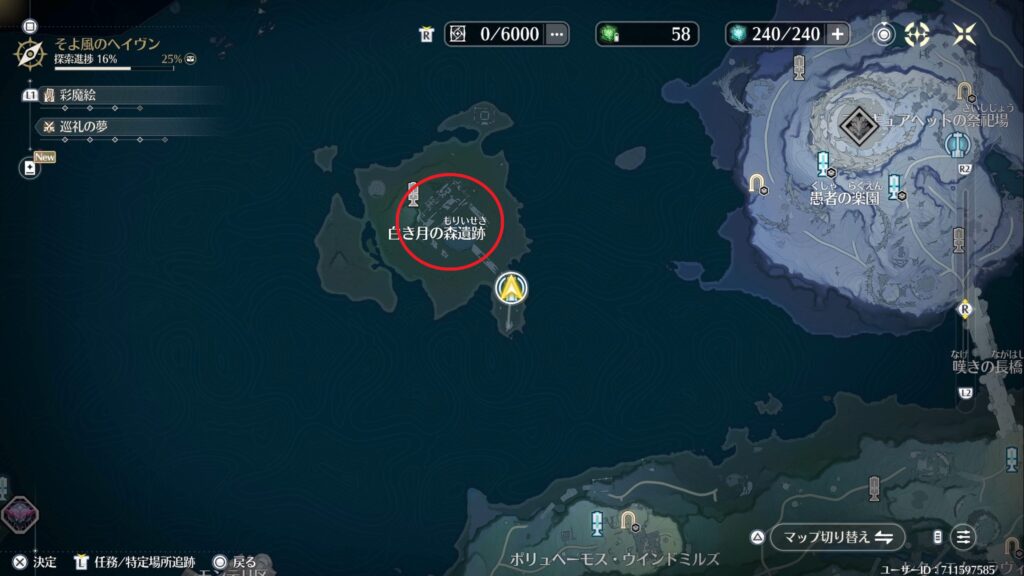
Task: Select the beacon marker near ポリュペーモス・ウインドミルズ
Action: [597, 522]
